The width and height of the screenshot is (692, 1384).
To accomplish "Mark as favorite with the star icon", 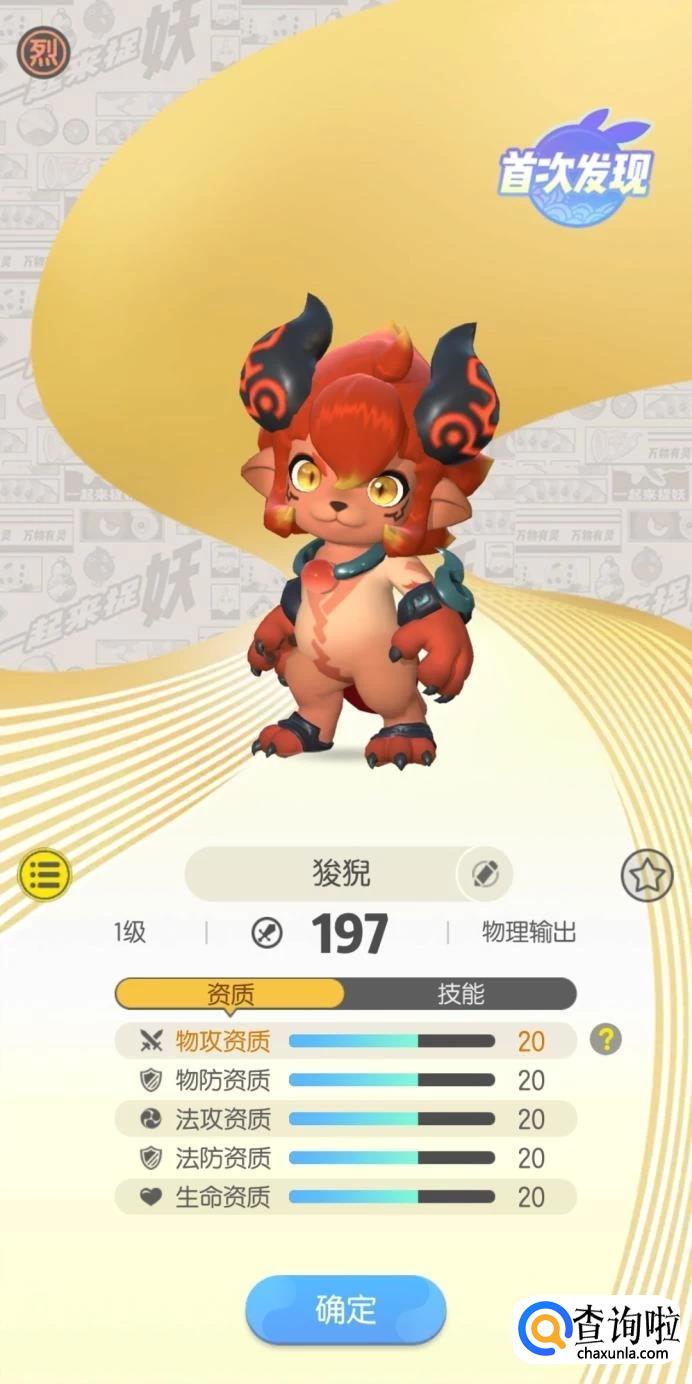I will coord(646,876).
